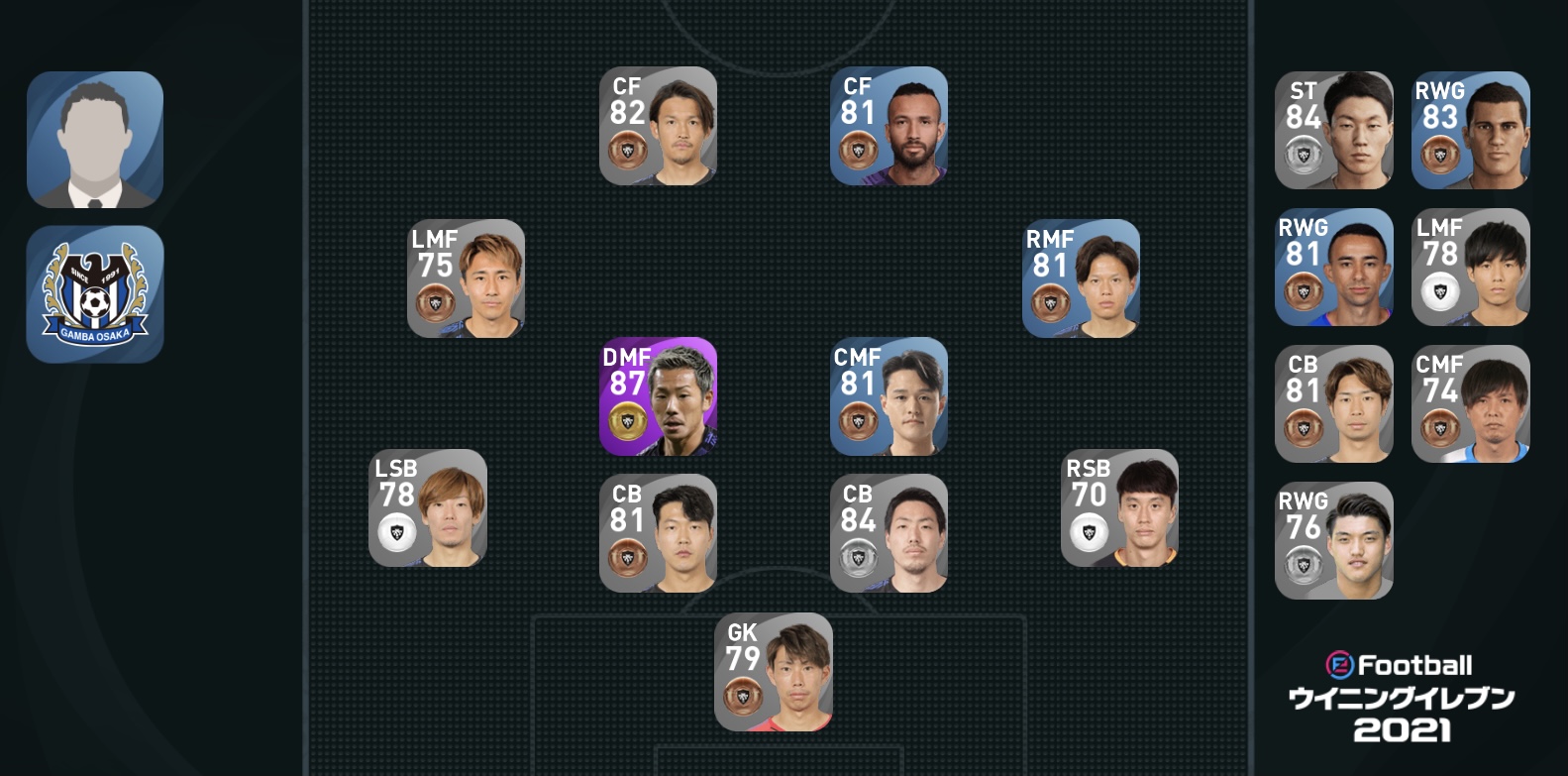Select the RMF 81 player card
The image size is (1568, 776).
pyautogui.click(x=1081, y=278)
